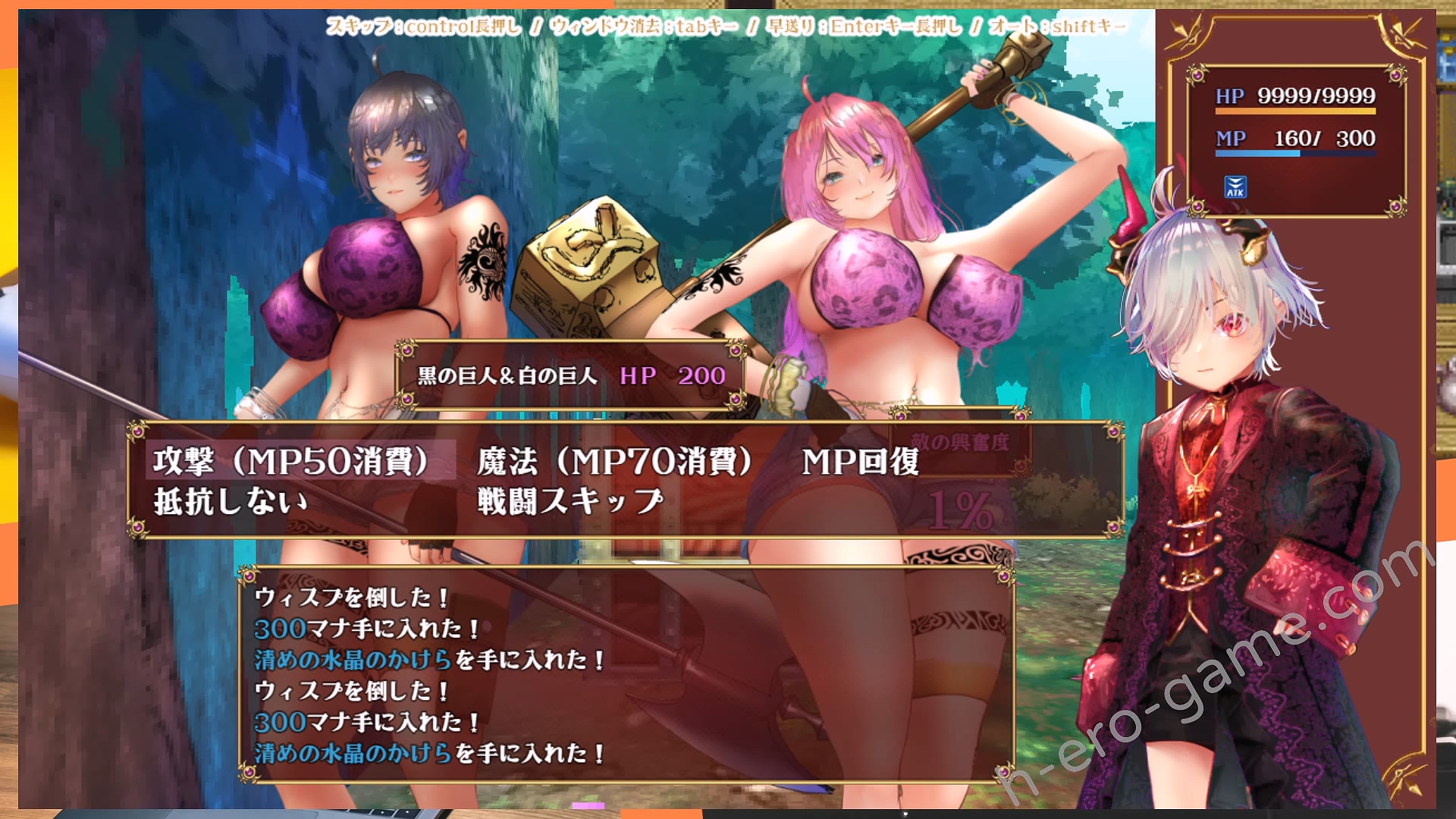Click the blue ATK buff status icon
1456x819 pixels.
(1235, 187)
